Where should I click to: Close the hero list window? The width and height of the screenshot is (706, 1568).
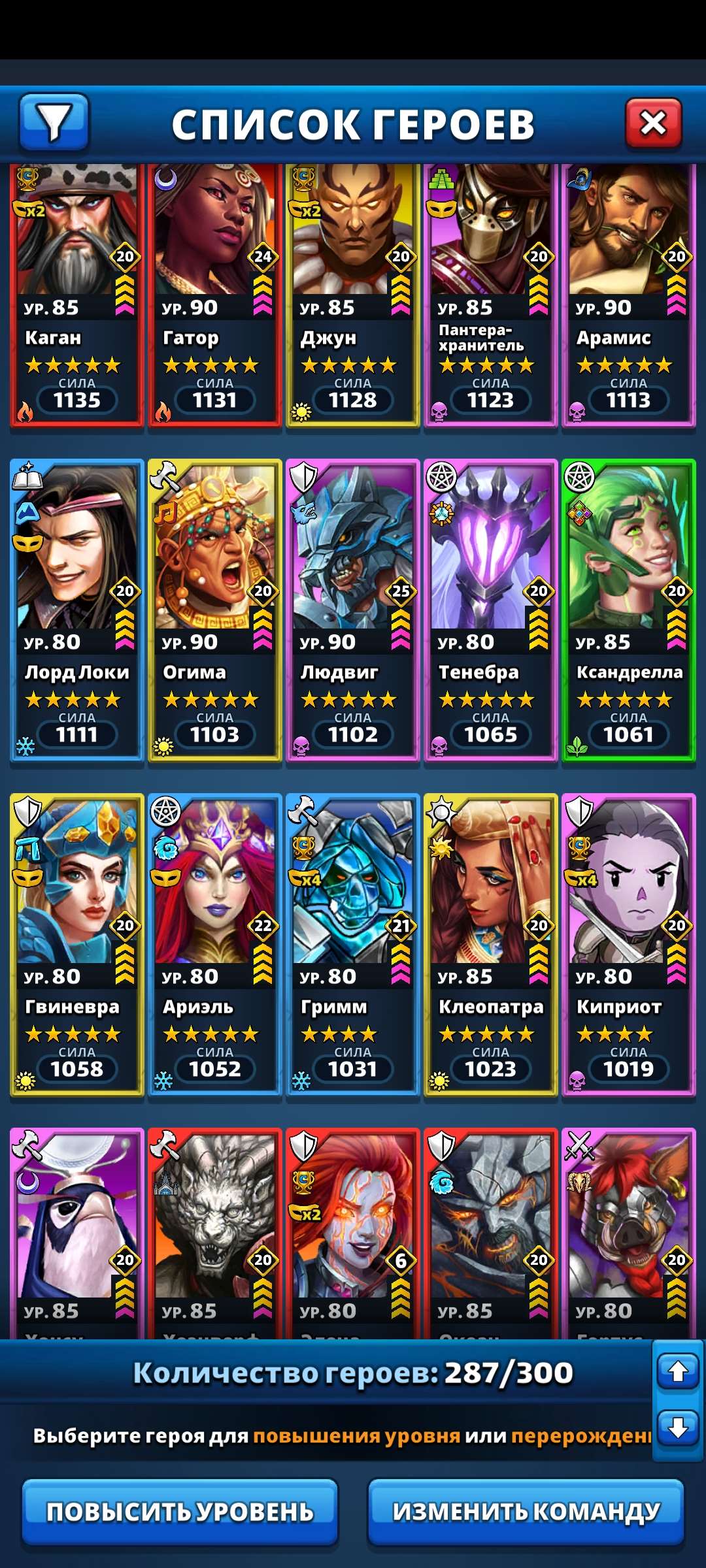pos(653,123)
